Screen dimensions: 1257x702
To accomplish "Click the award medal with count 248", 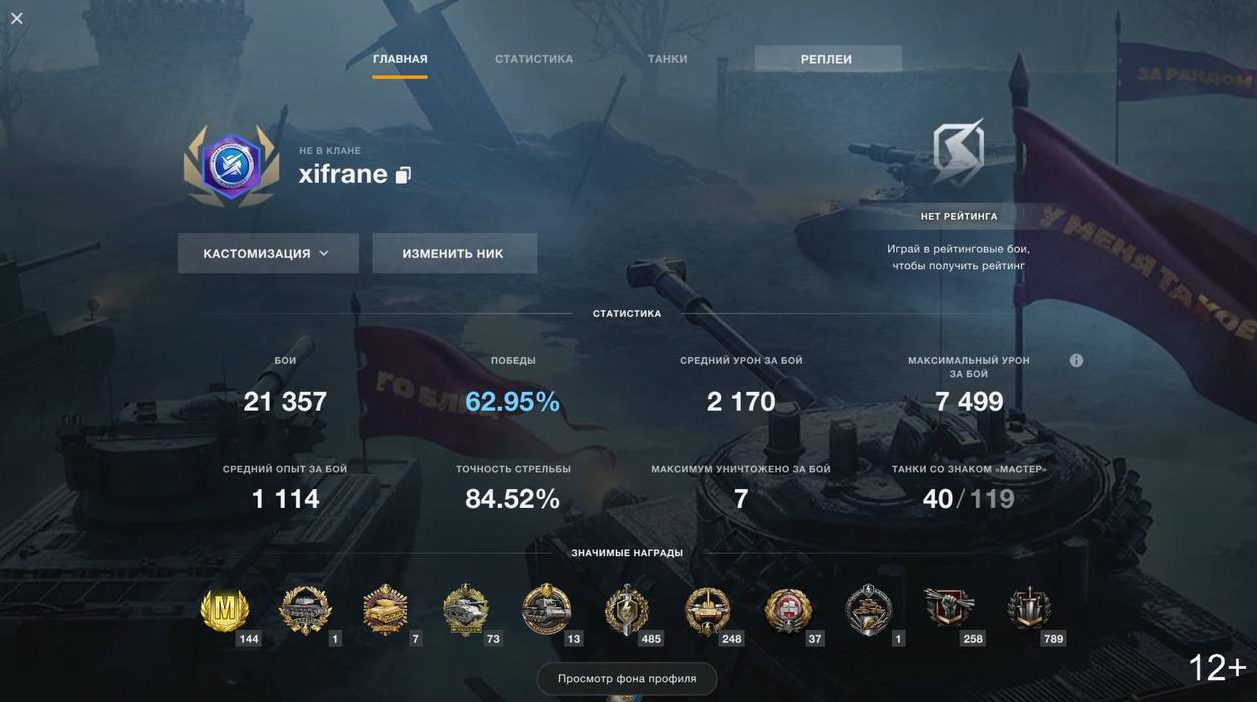I will point(708,609).
